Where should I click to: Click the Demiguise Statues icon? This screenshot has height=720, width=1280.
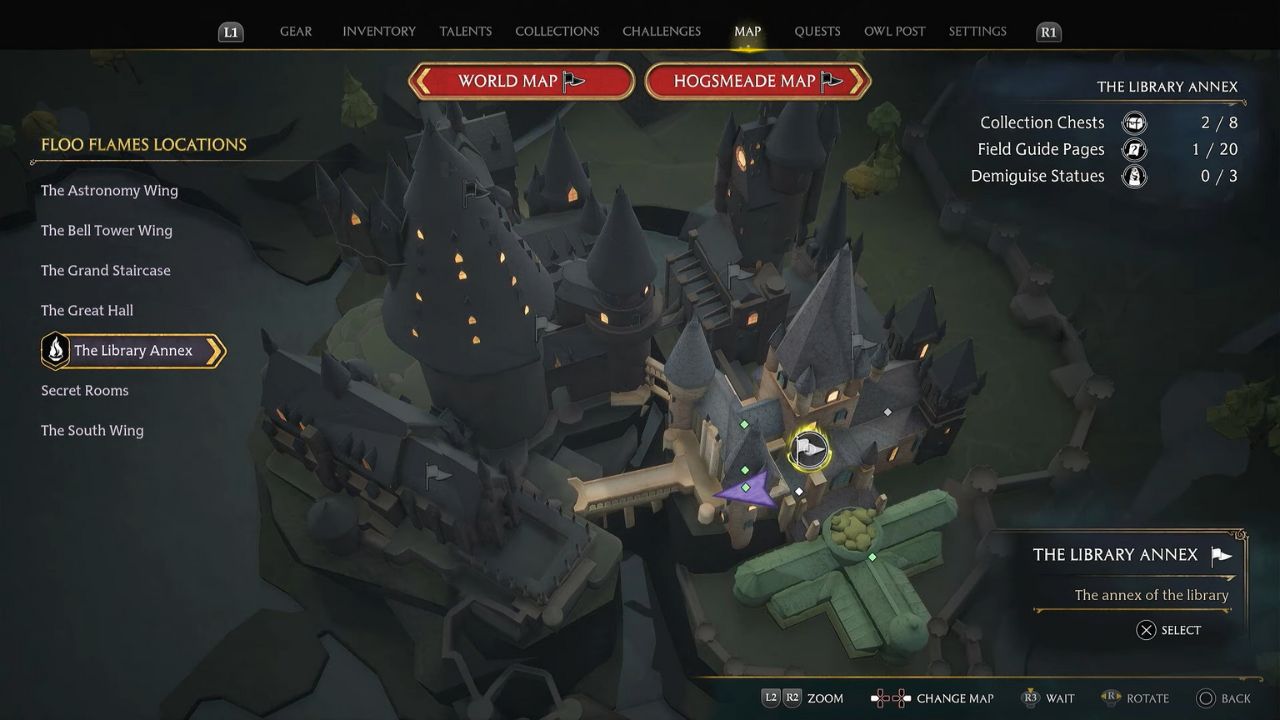click(1133, 176)
